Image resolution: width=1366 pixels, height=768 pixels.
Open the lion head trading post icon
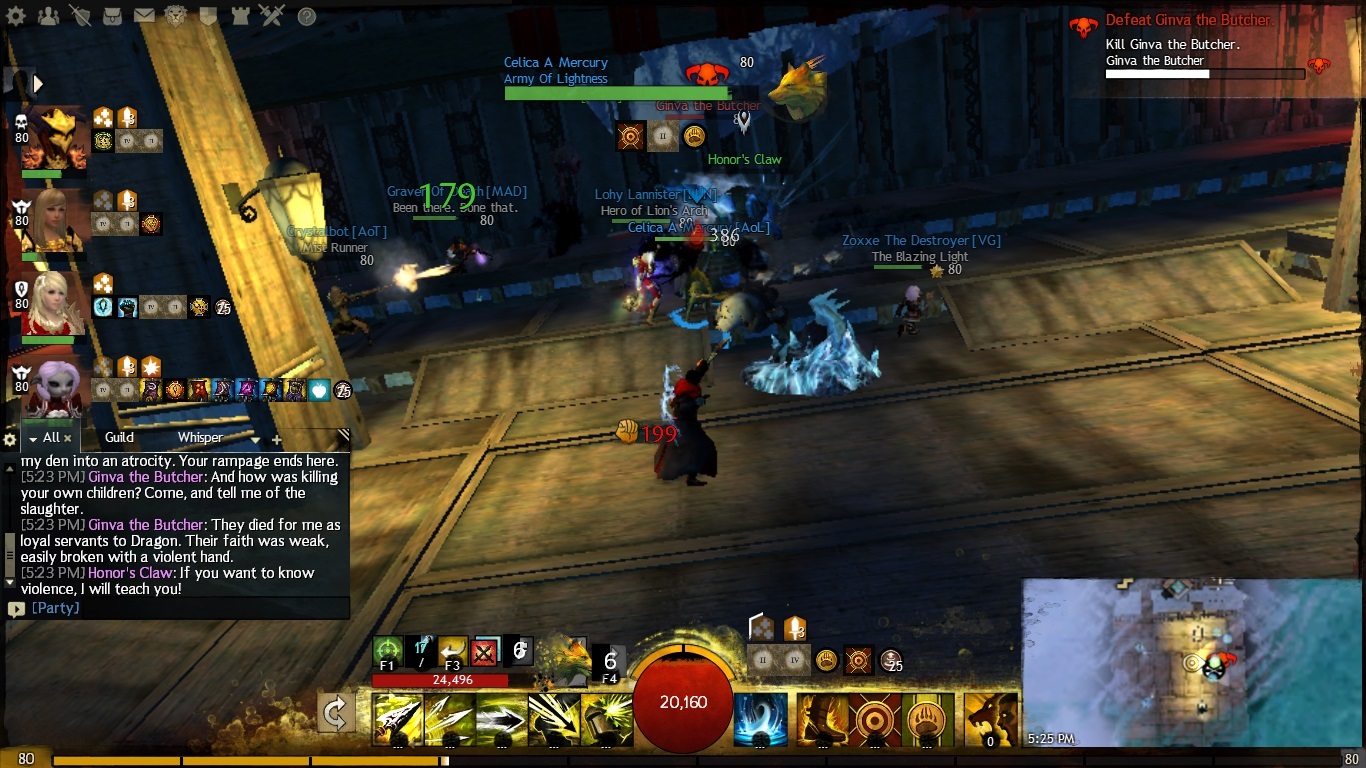tap(176, 16)
